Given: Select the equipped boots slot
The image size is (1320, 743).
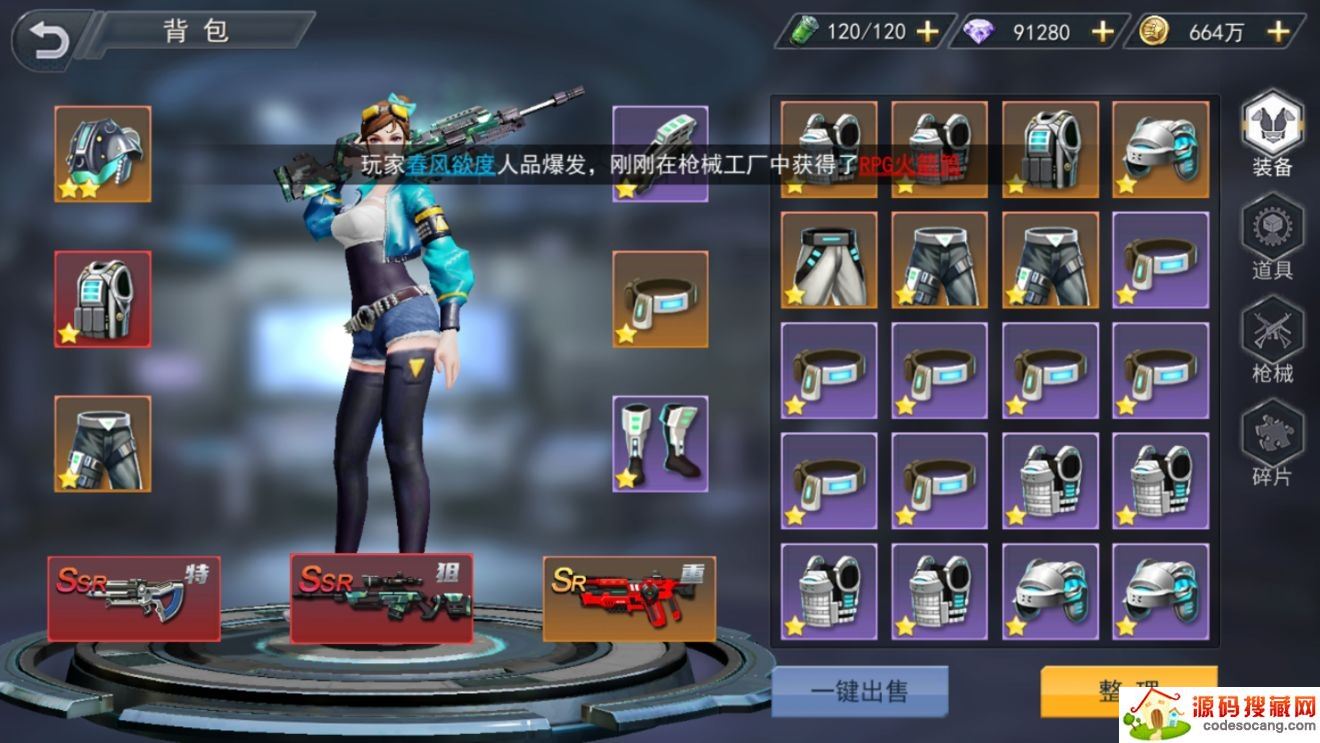Looking at the screenshot, I should point(660,443).
